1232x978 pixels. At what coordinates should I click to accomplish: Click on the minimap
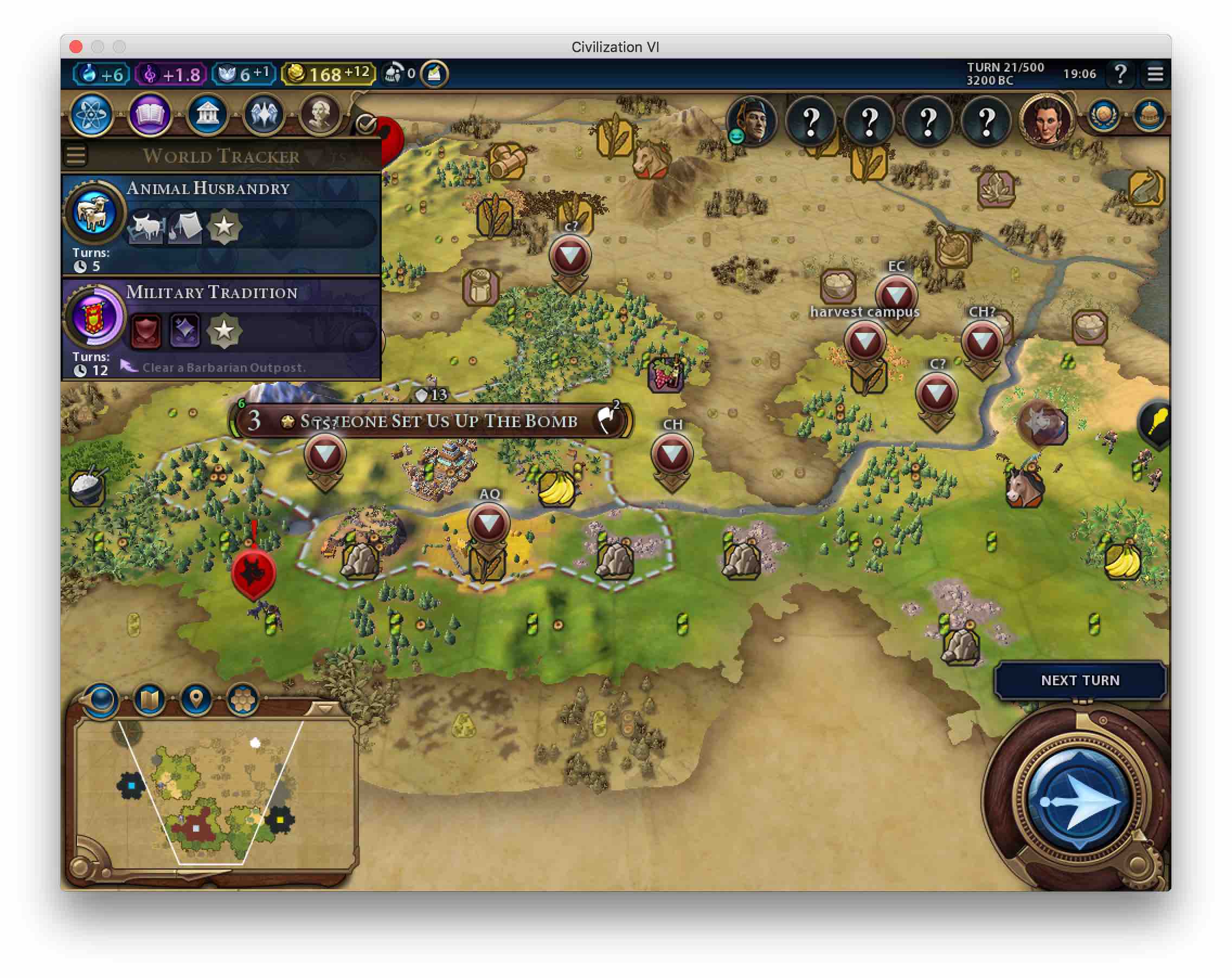[x=214, y=794]
